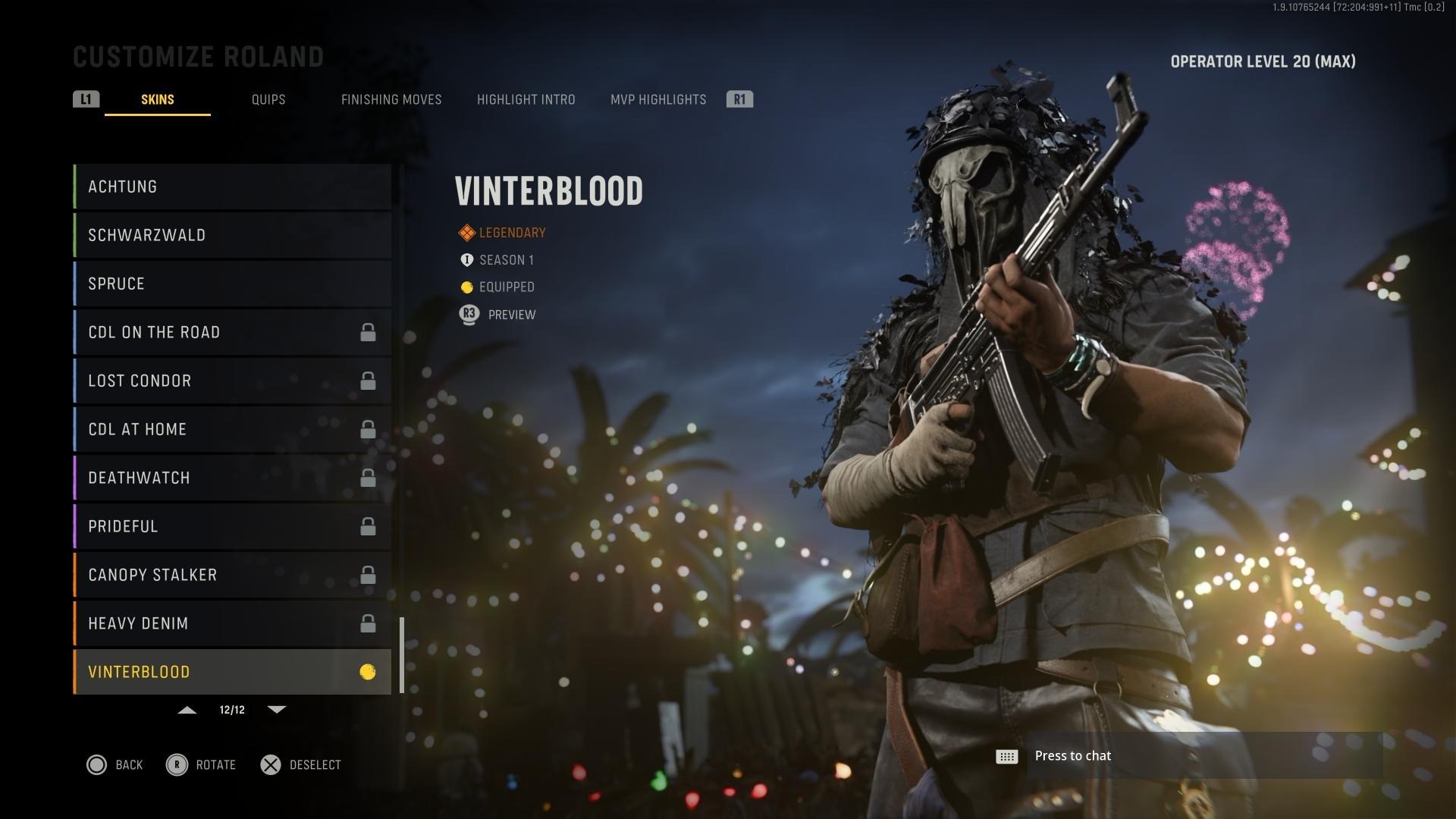Show the Highlight Intro tab
This screenshot has height=819, width=1456.
click(526, 99)
